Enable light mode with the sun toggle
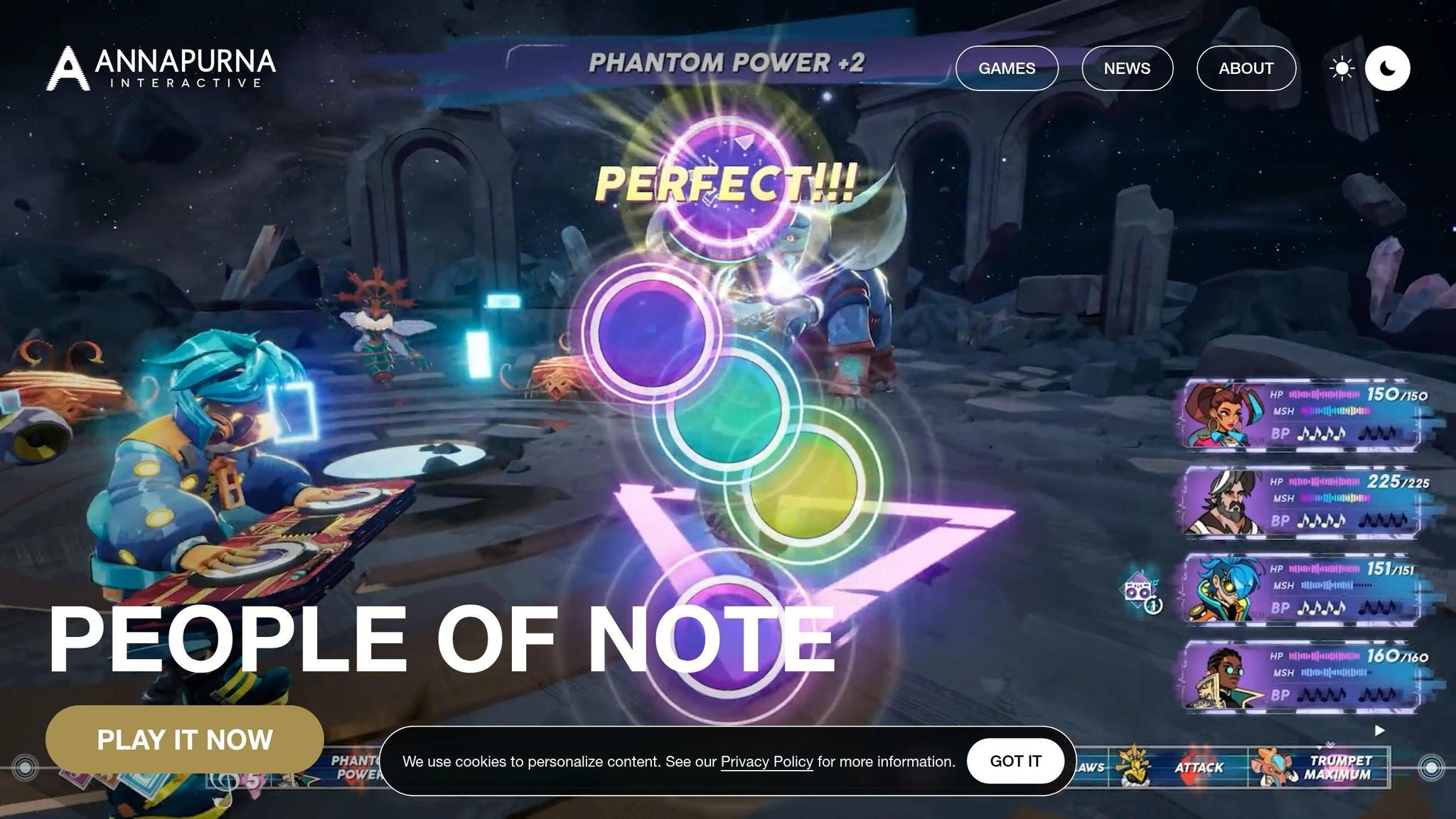This screenshot has width=1456, height=819. [1341, 68]
